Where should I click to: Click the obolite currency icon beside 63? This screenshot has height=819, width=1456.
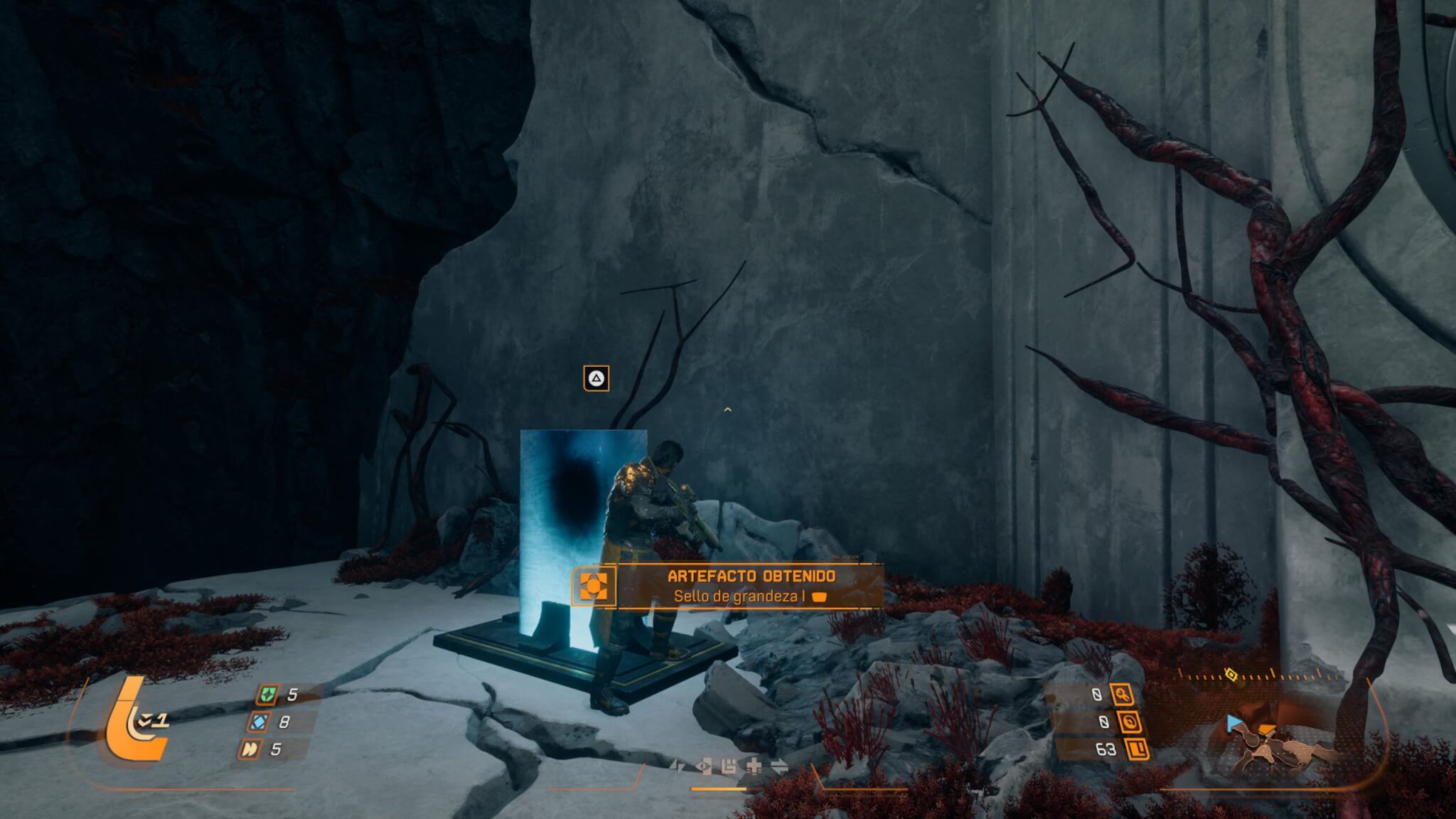coord(1137,749)
